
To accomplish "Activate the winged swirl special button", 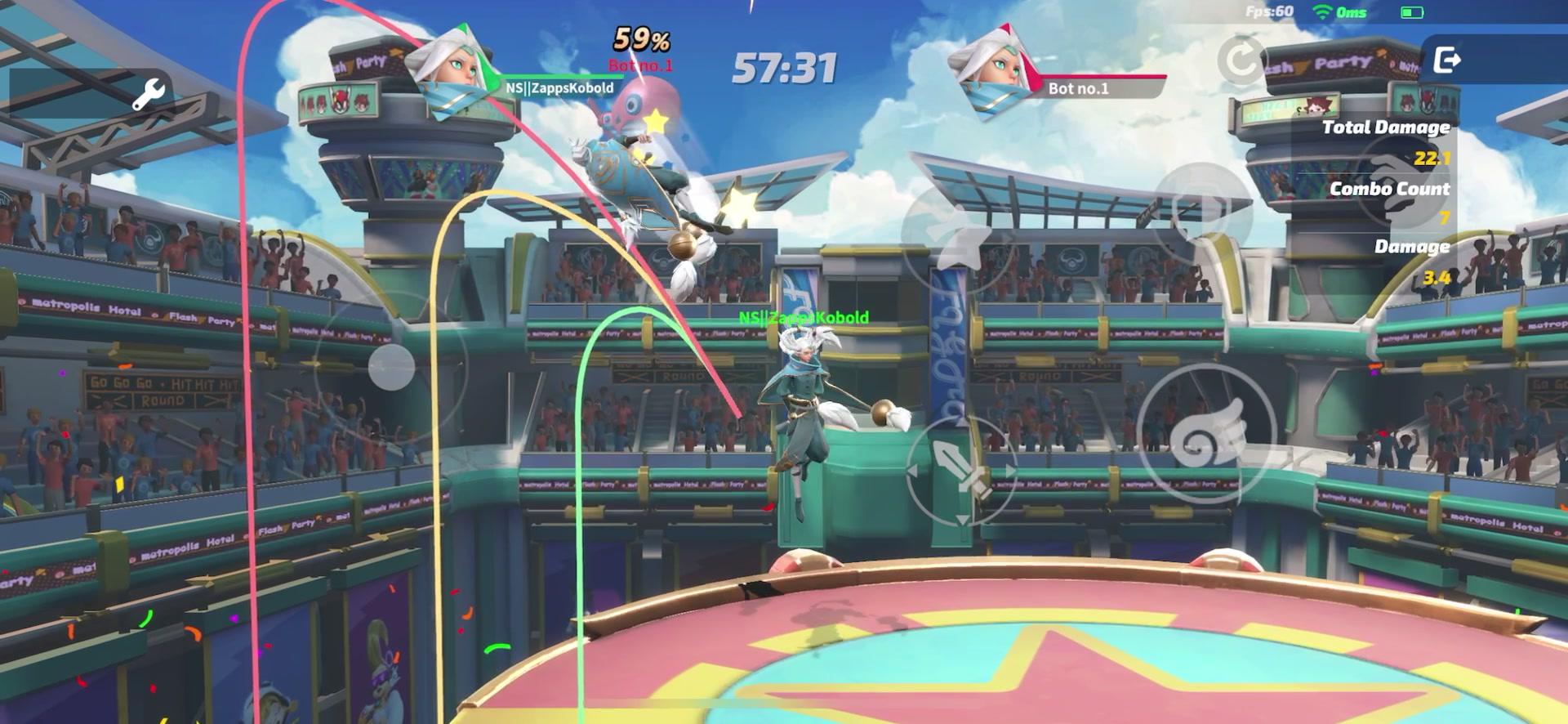I will click(x=1205, y=433).
